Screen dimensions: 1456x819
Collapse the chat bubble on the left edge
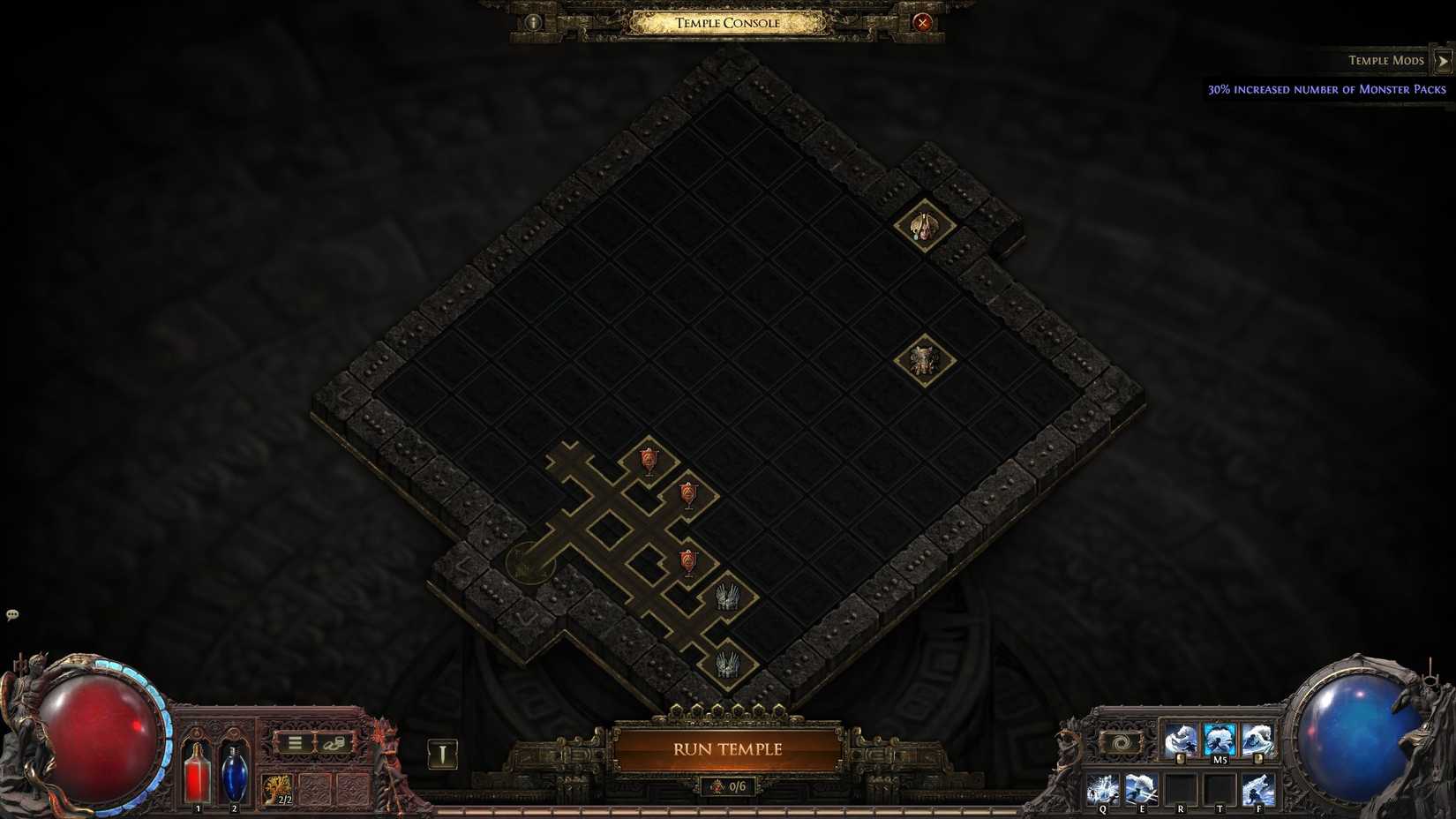click(x=11, y=614)
